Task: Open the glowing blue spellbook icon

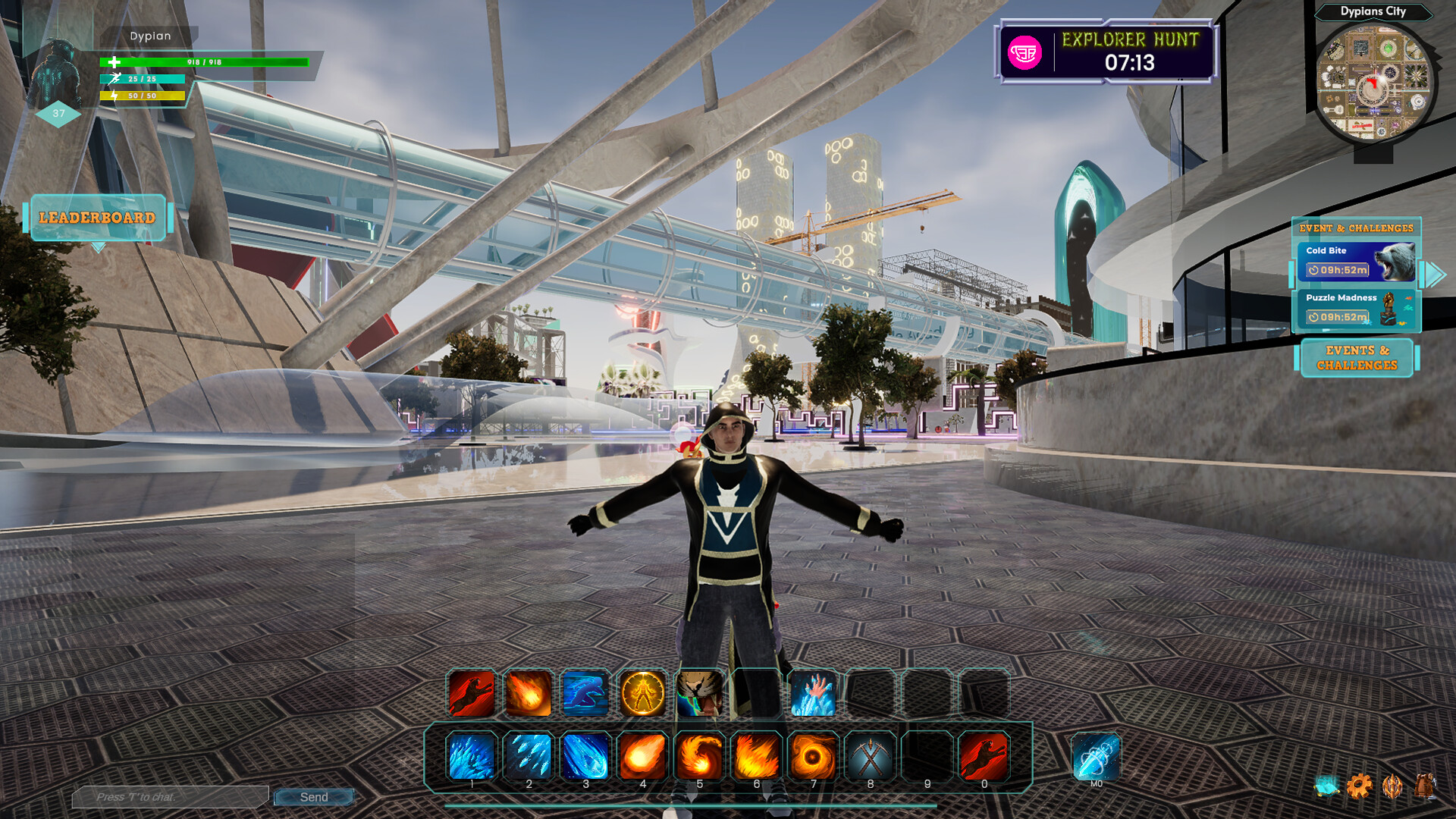Action: [x=1327, y=786]
